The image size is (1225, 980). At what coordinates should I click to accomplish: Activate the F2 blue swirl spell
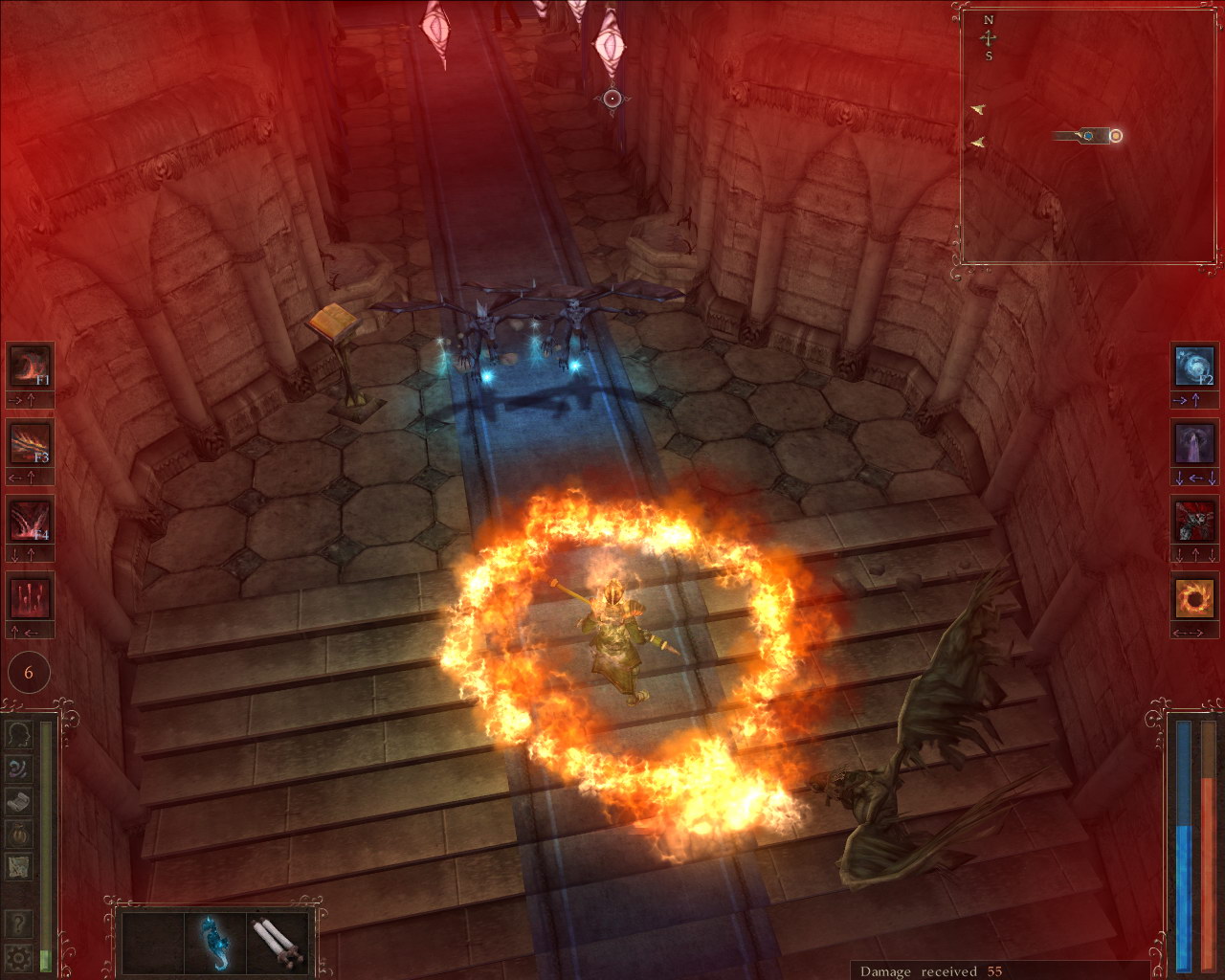(1194, 366)
